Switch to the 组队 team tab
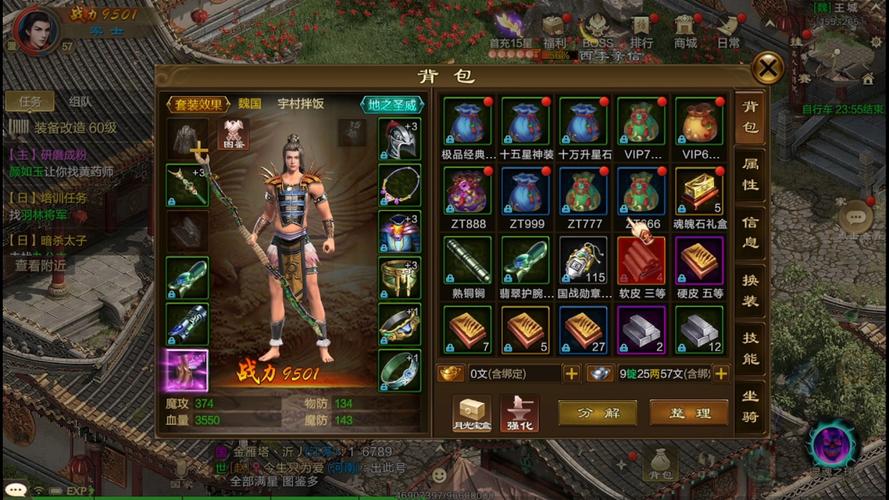 80,101
